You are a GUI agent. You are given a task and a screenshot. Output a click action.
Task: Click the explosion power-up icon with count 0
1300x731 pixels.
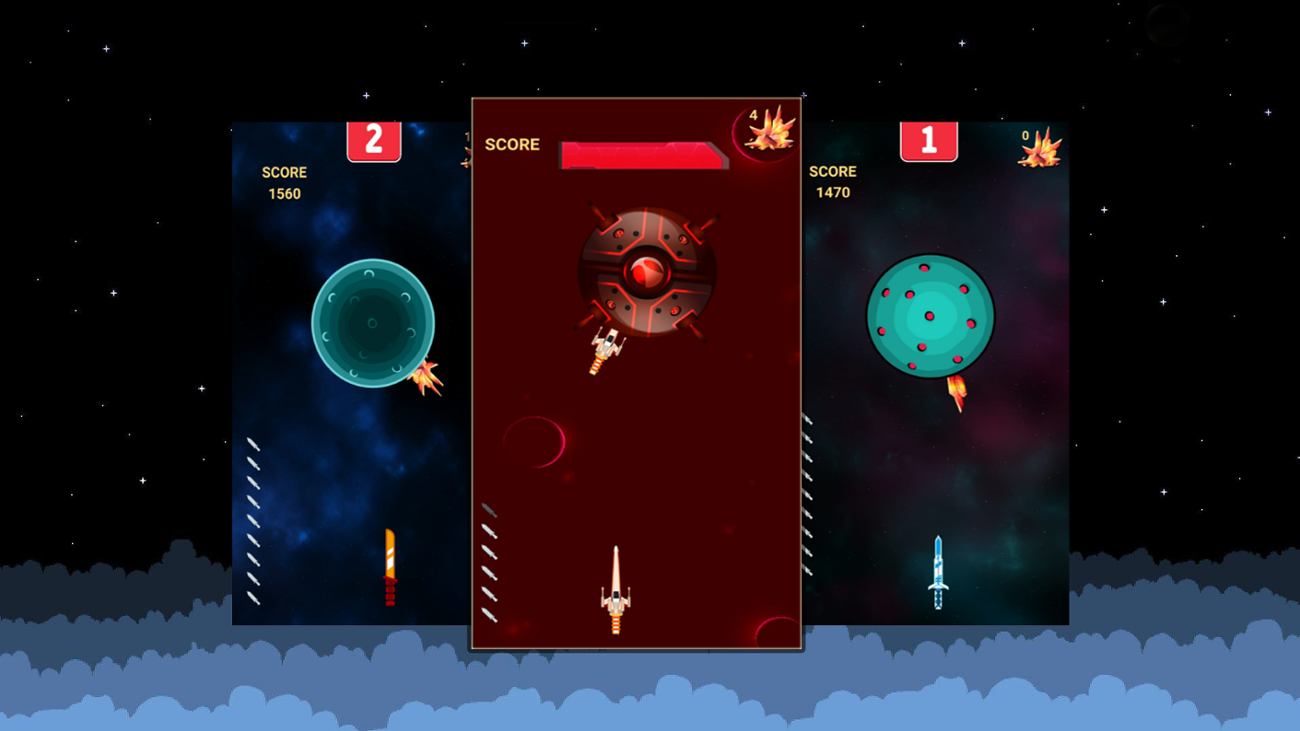click(x=1040, y=148)
